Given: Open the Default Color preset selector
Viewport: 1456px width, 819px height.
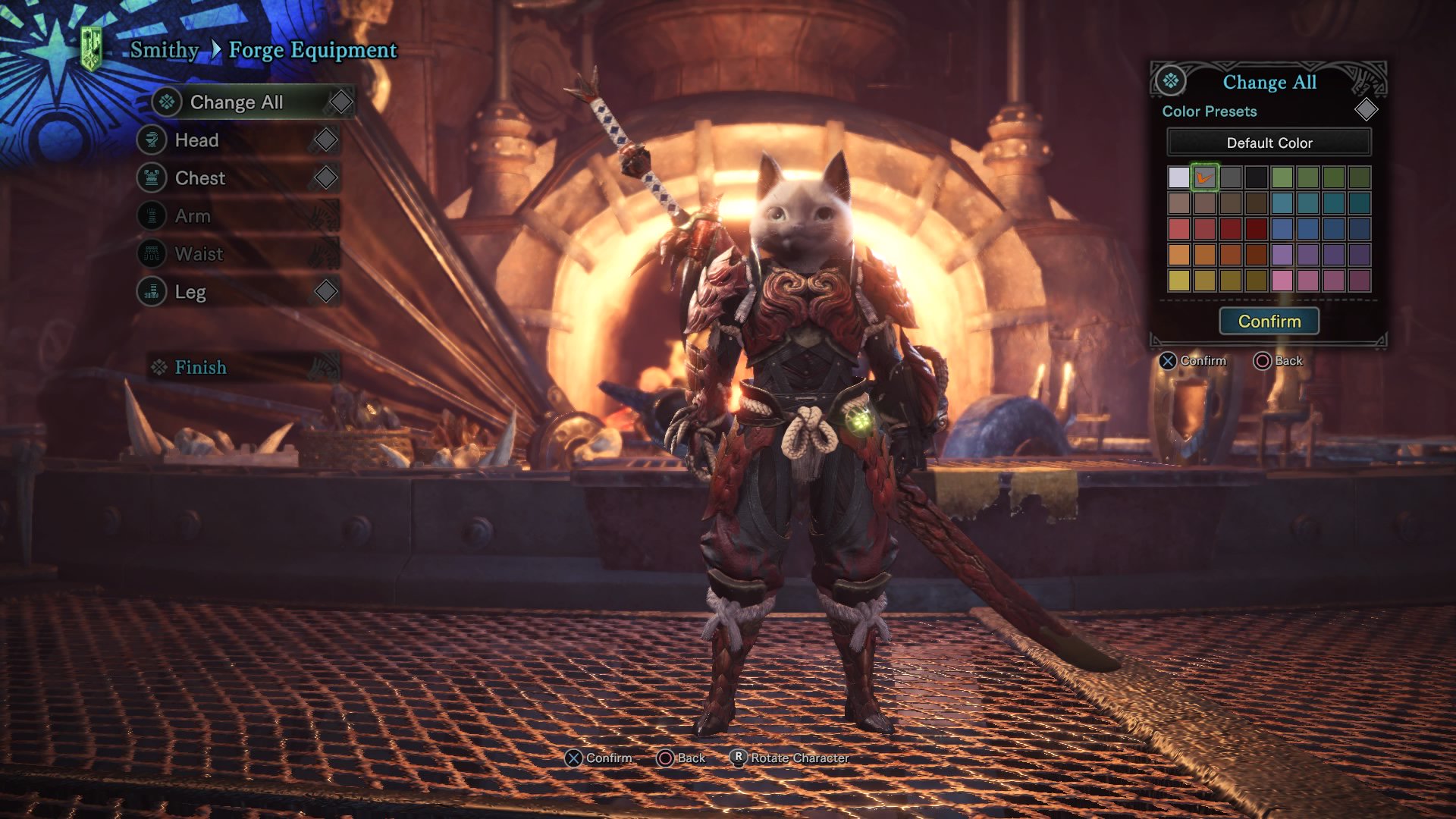Looking at the screenshot, I should 1269,143.
